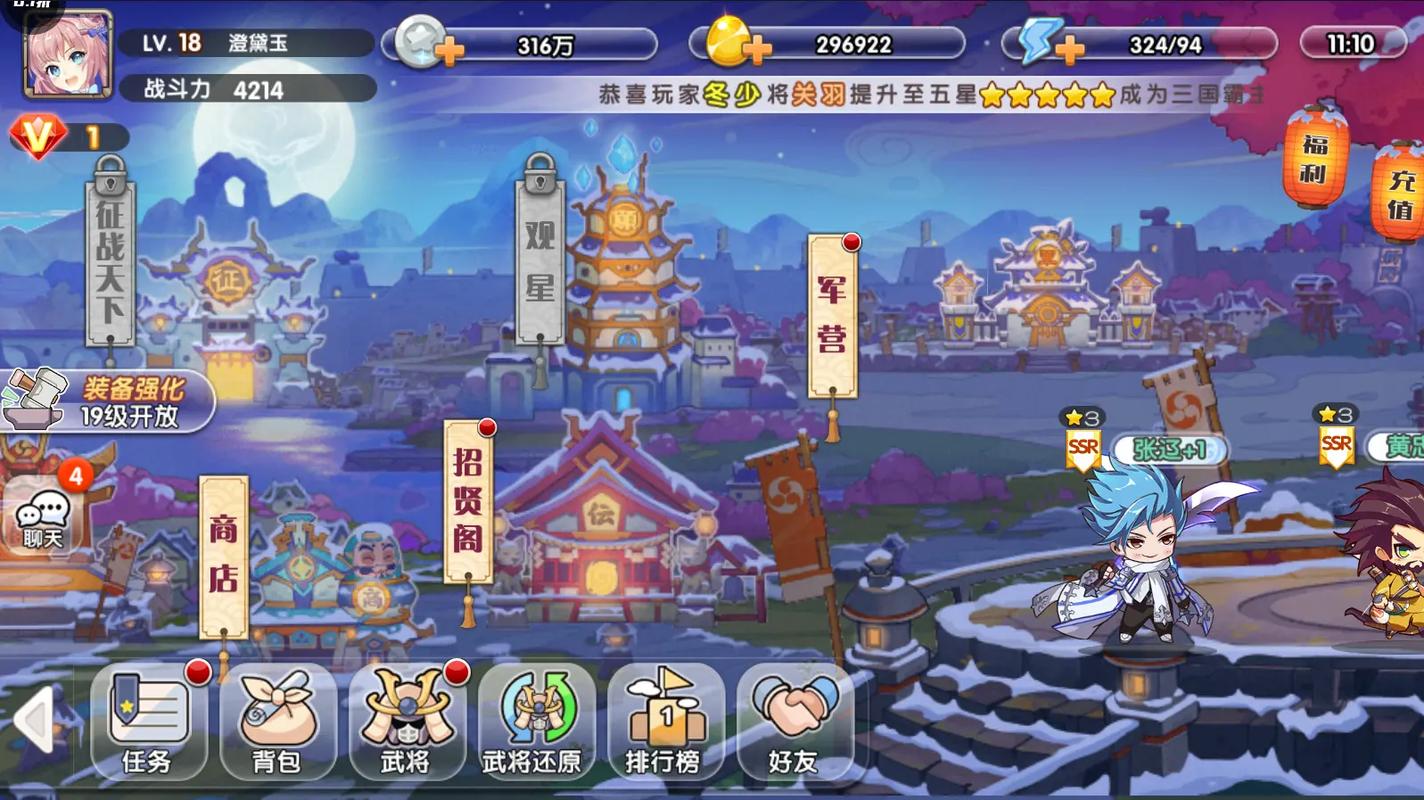The height and width of the screenshot is (800, 1424).
Task: View the 排行榜 rankings
Action: pyautogui.click(x=665, y=720)
